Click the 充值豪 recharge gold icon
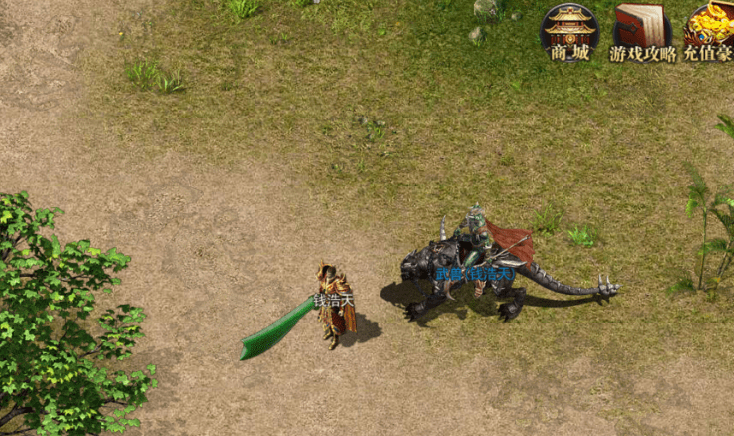The image size is (734, 436). [711, 31]
